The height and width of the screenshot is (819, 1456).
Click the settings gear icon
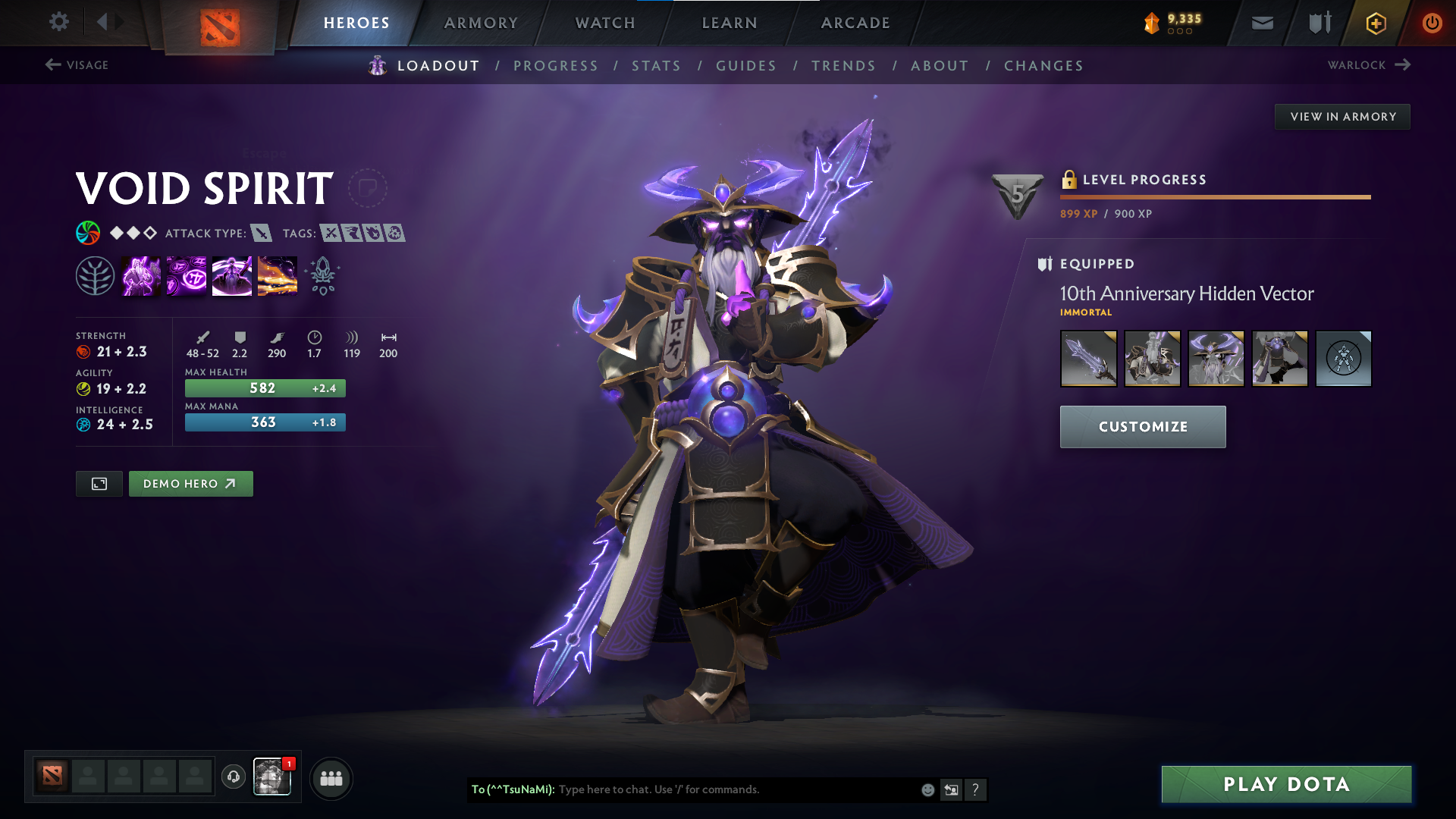coord(59,23)
